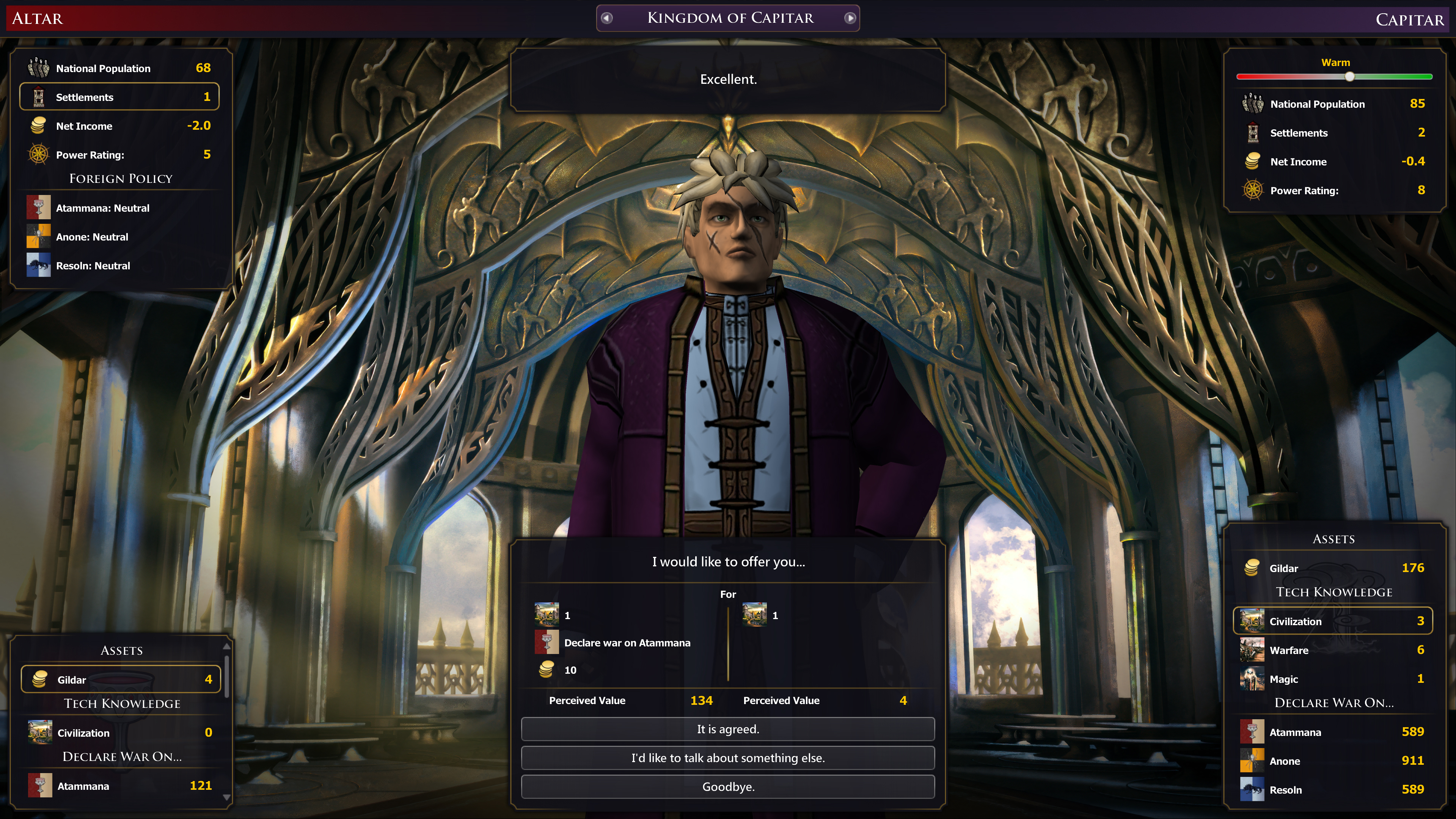
Task: Request Capitar's Warfare tech knowledge
Action: coord(1333,650)
